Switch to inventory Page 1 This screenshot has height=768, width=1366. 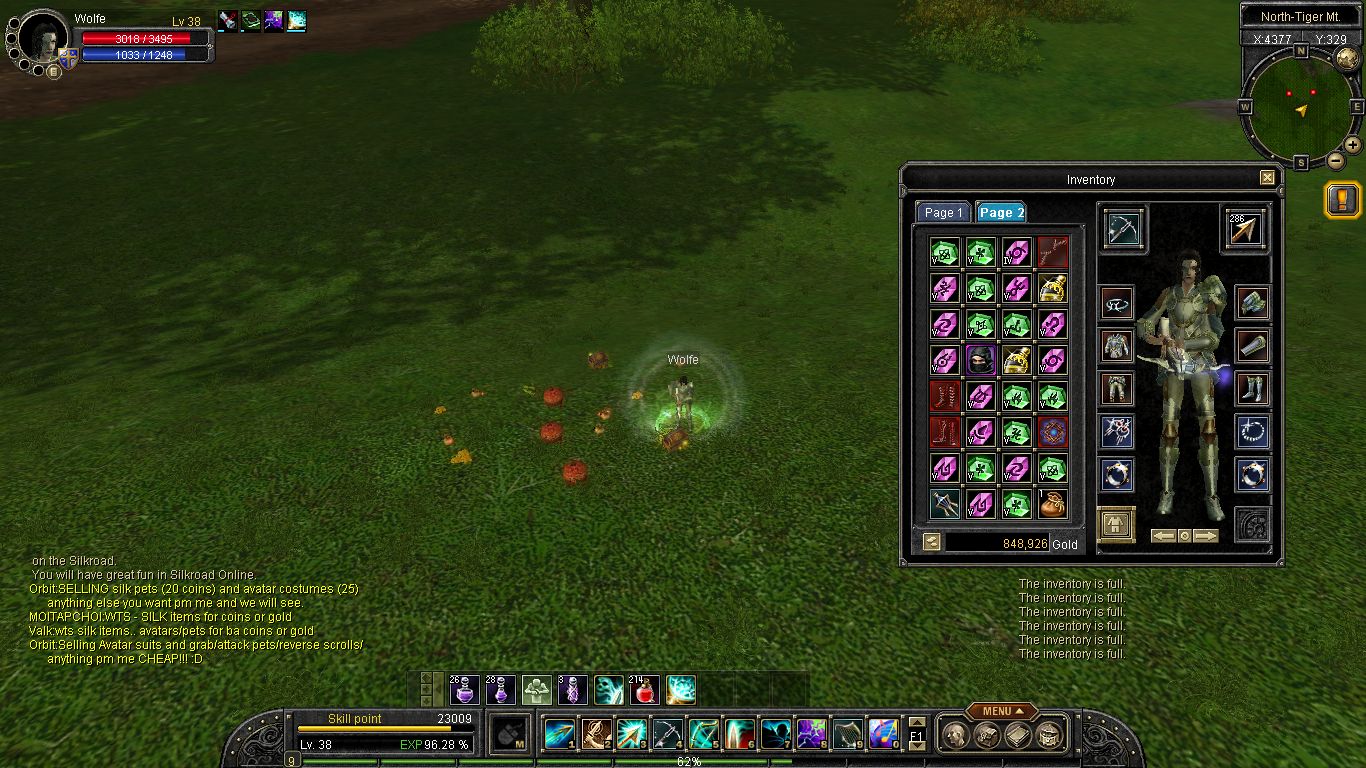(x=942, y=212)
